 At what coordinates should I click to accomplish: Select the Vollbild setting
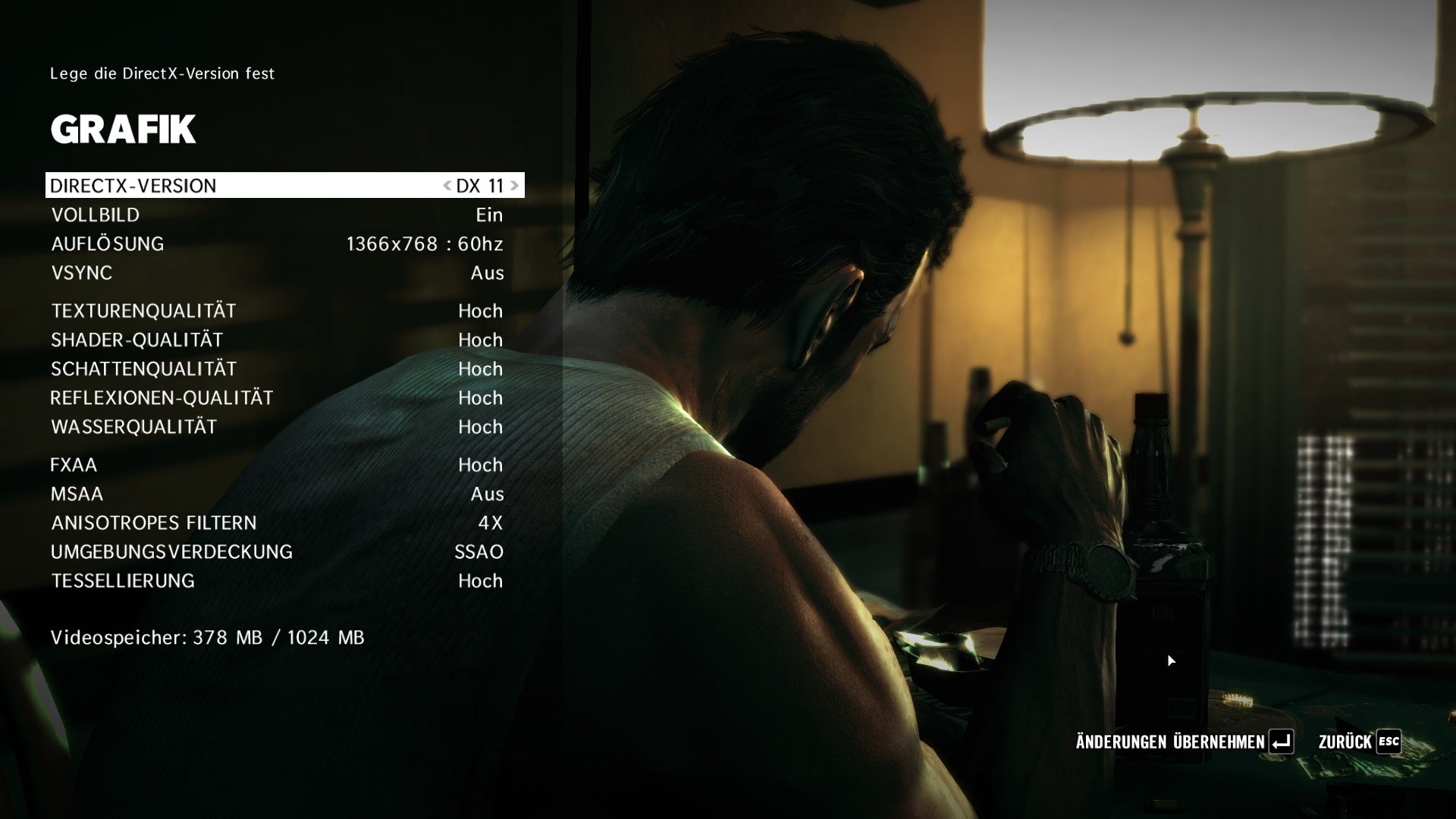click(277, 215)
